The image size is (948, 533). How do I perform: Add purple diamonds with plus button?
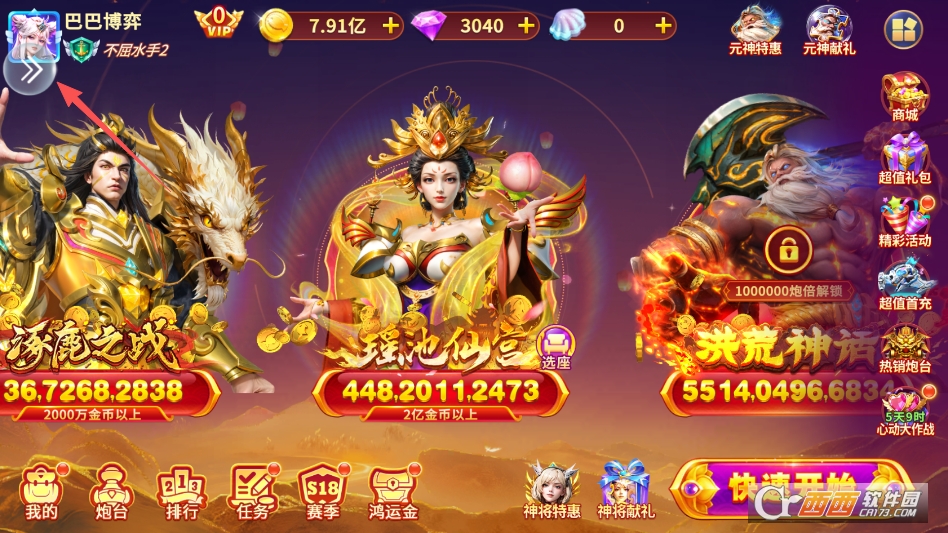click(526, 26)
